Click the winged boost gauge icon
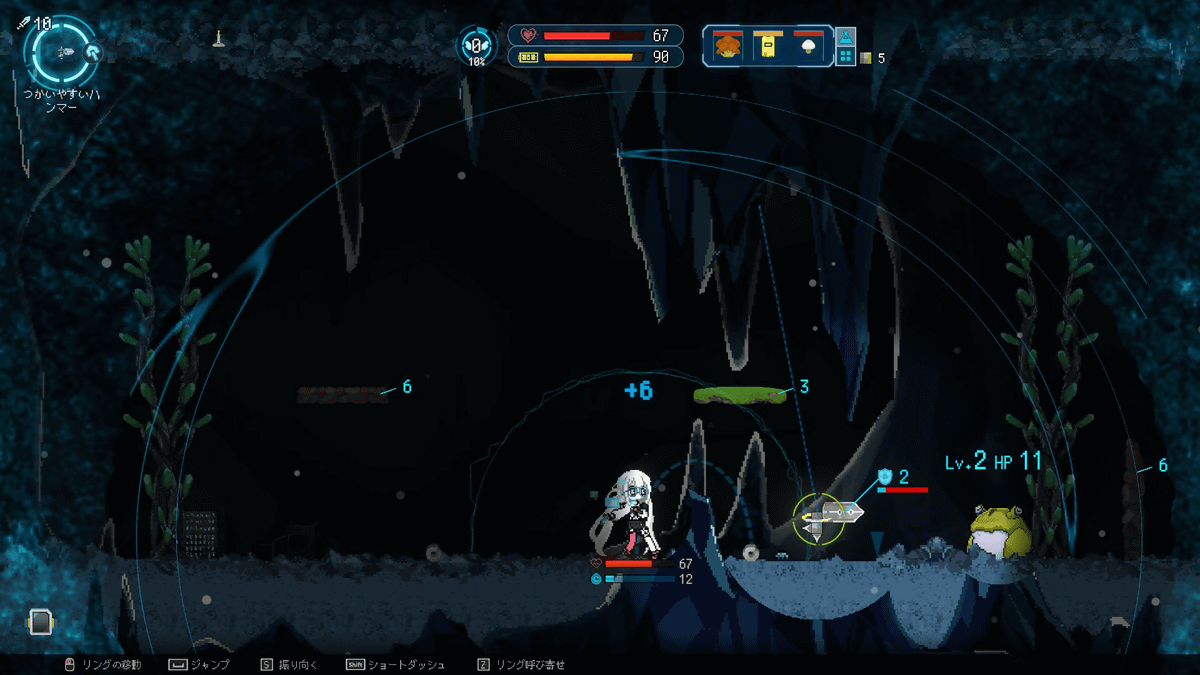The image size is (1200, 675). [x=476, y=46]
